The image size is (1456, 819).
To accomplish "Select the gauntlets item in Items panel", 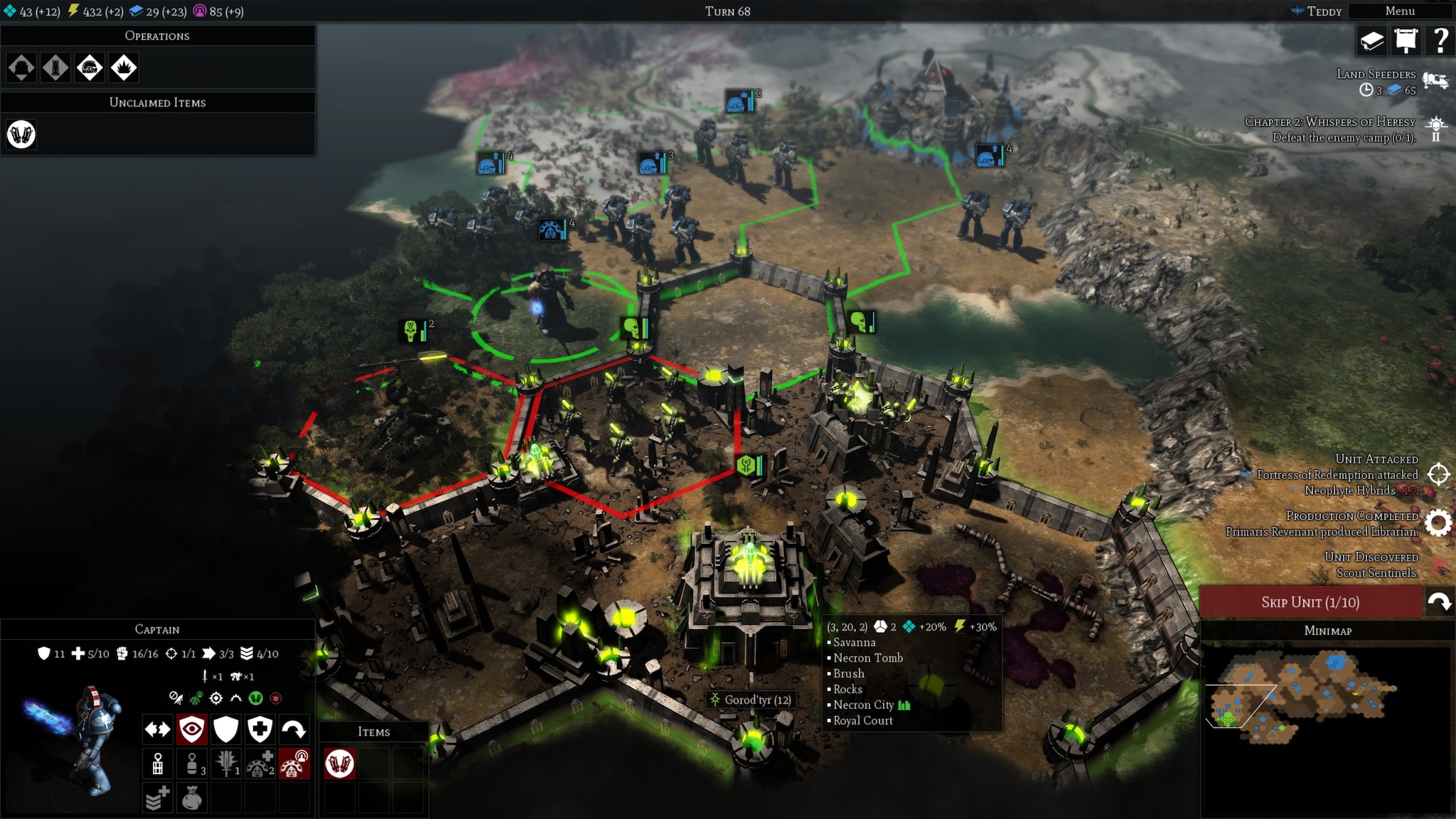I will tap(340, 764).
